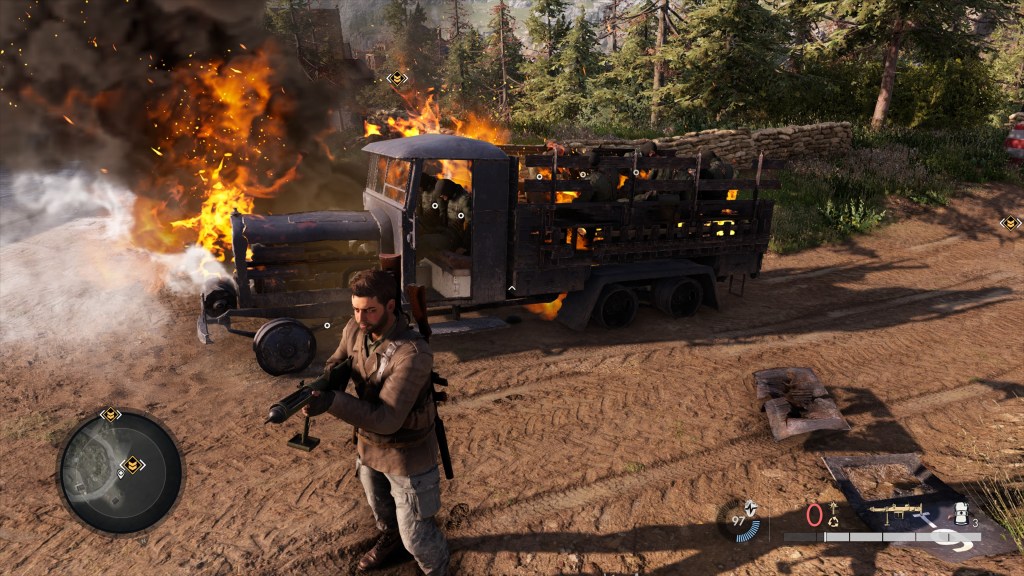Viewport: 1024px width, 576px height.
Task: Click the objective marker above the burning truck
Action: click(x=397, y=78)
